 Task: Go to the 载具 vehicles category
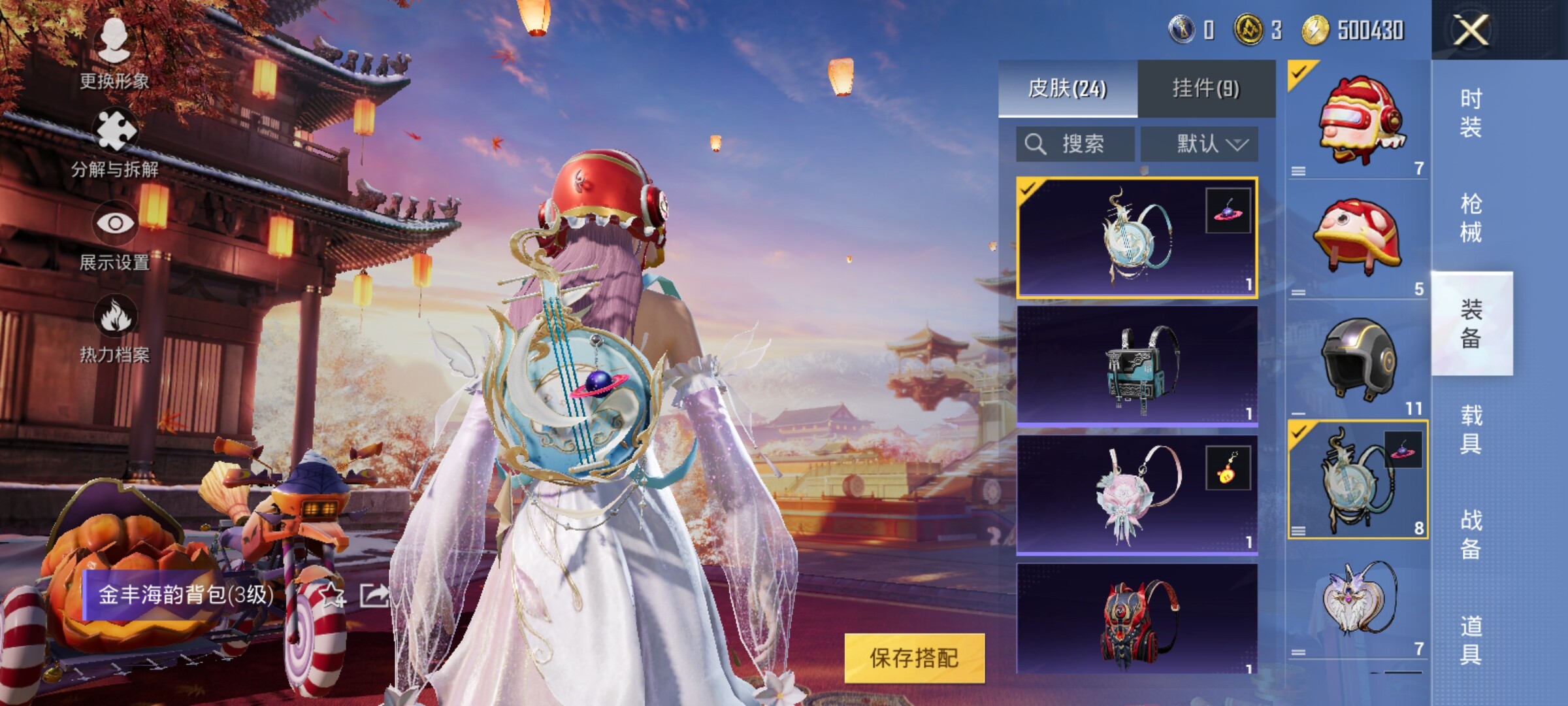(1471, 429)
